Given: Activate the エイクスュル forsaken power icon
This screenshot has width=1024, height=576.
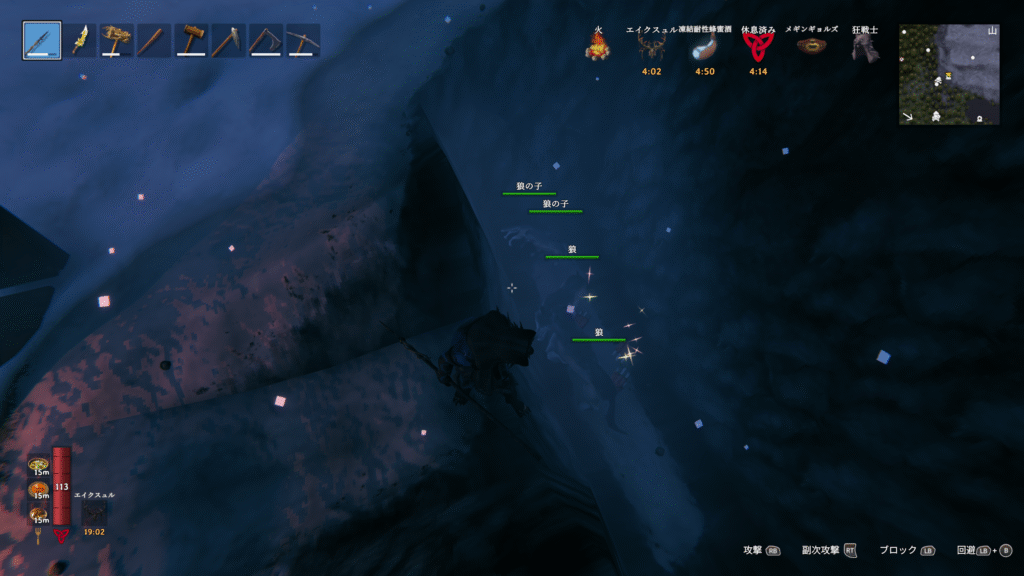Looking at the screenshot, I should (94, 511).
